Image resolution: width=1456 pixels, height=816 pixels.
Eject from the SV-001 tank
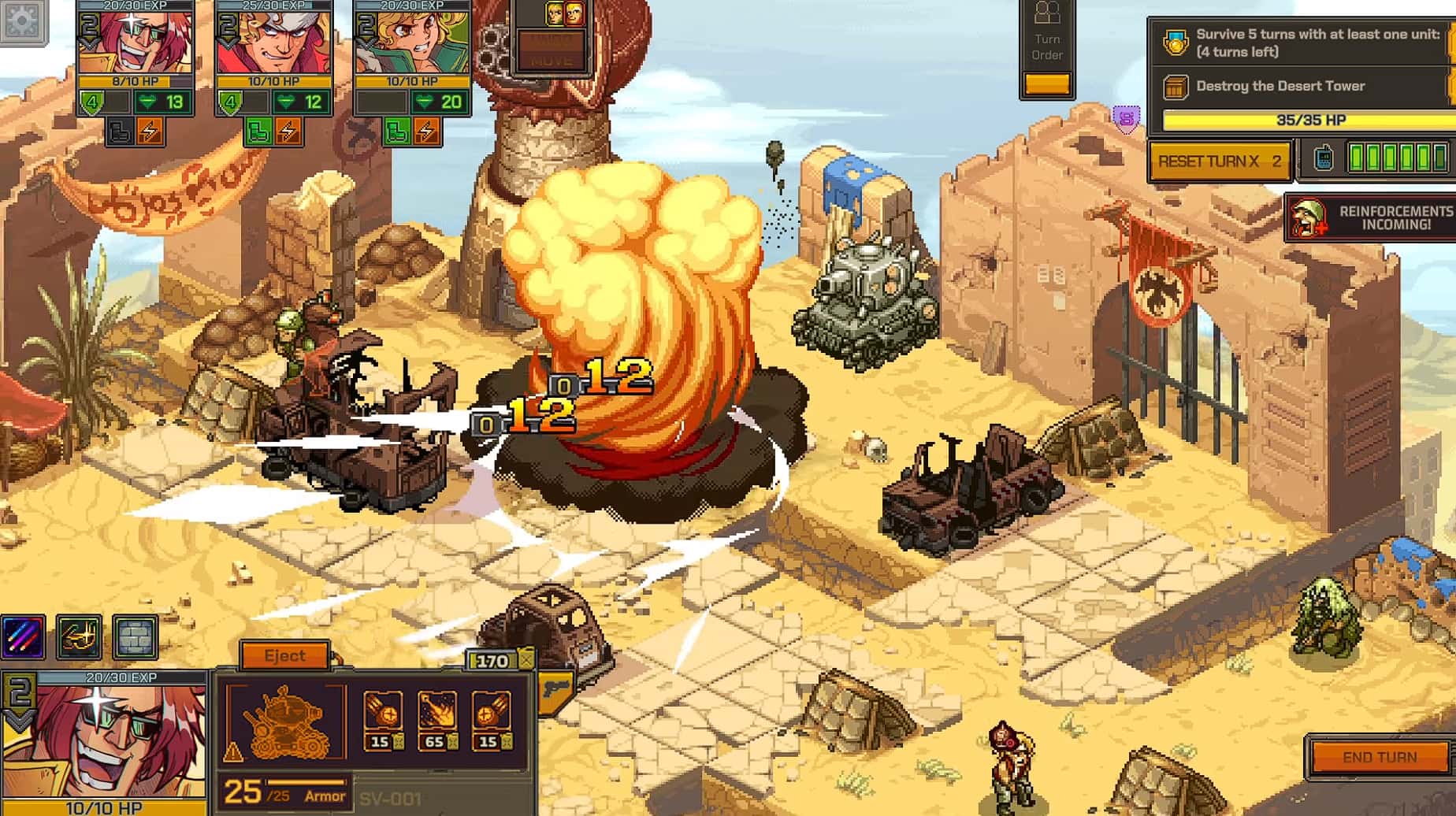tap(284, 655)
